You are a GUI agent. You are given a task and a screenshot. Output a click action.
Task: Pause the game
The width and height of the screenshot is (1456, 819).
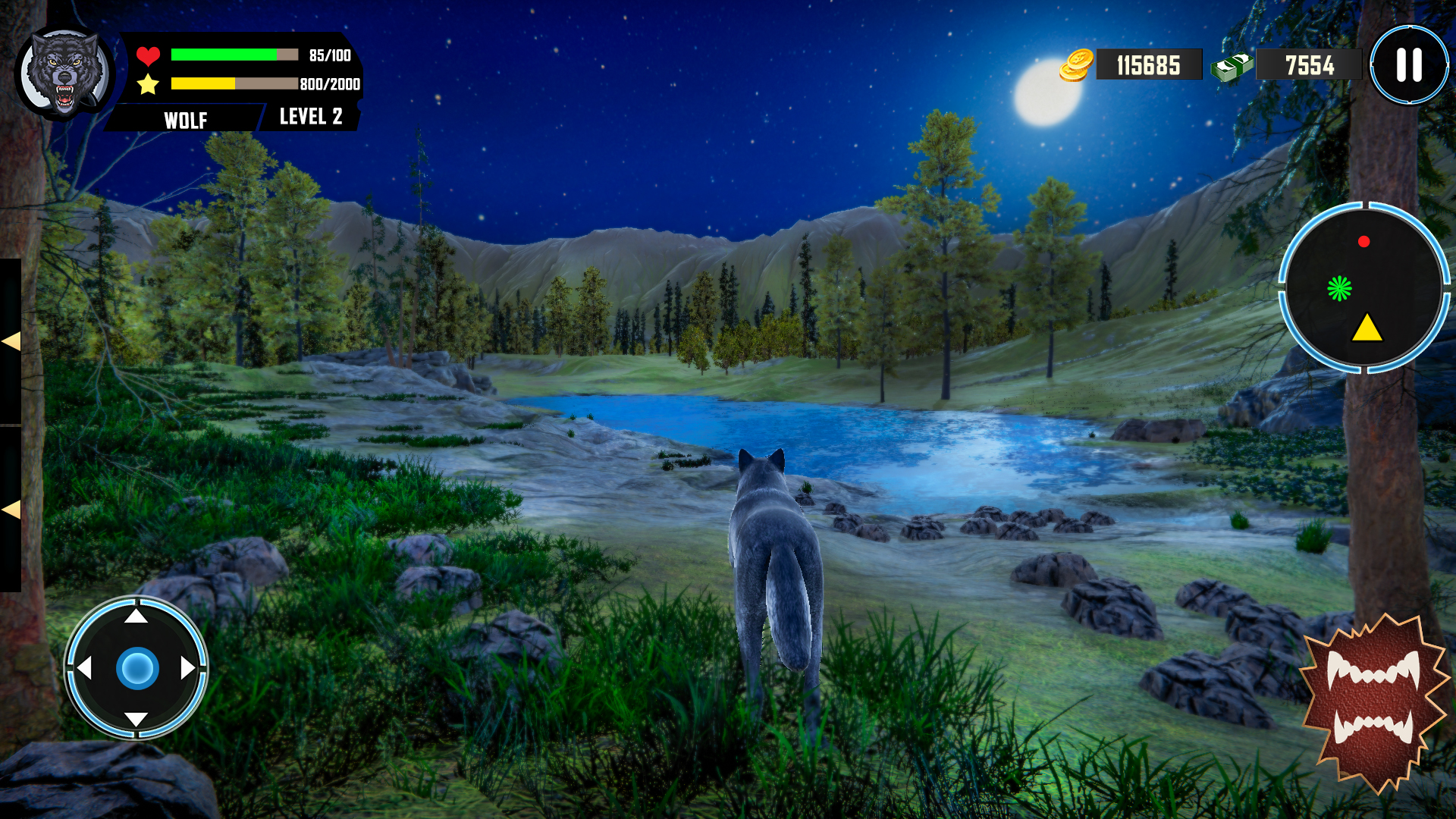tap(1409, 65)
